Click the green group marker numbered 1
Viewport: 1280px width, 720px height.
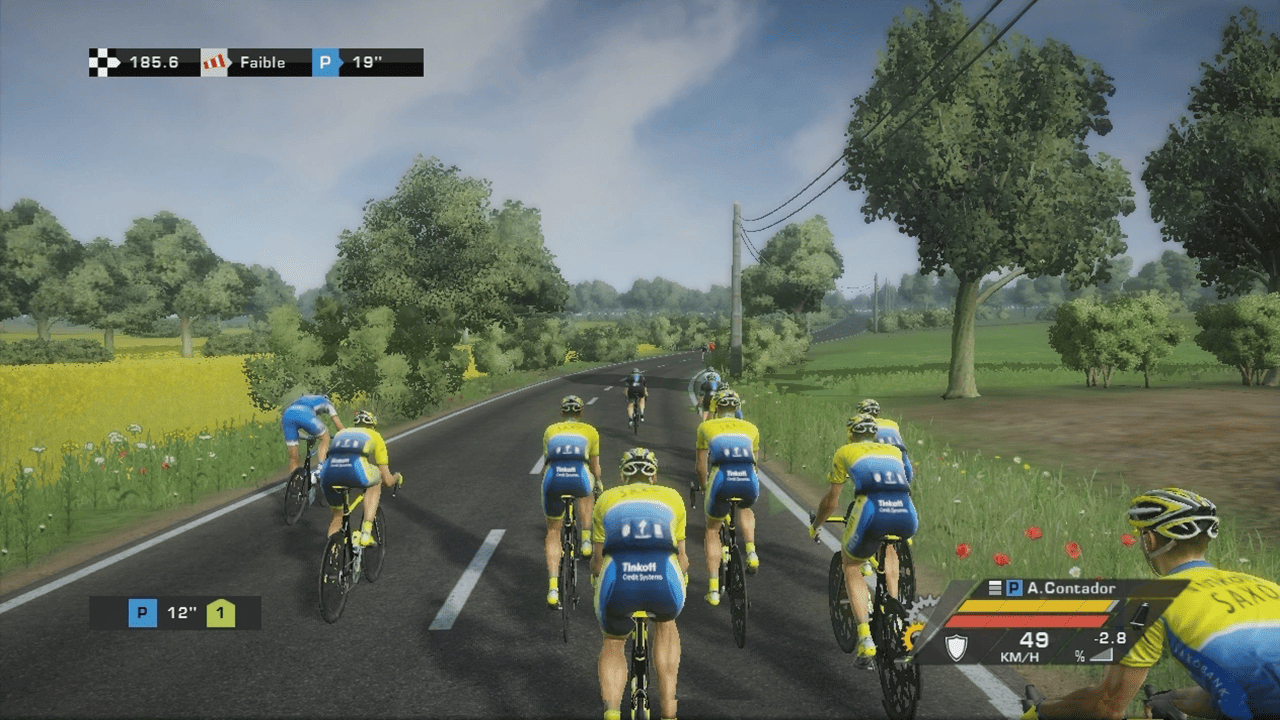click(x=221, y=613)
